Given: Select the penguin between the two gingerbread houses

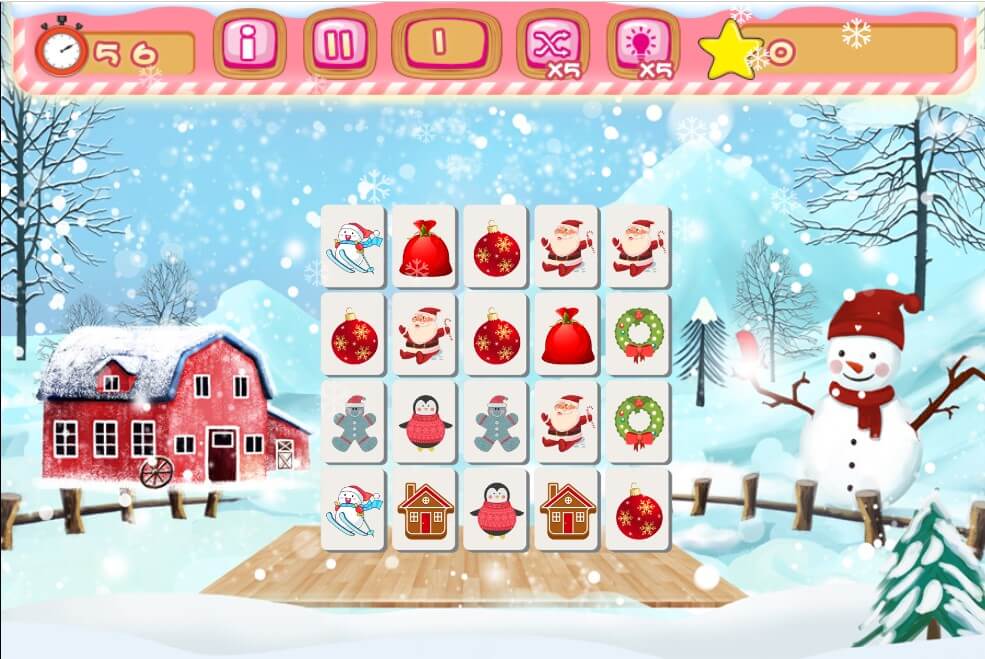Looking at the screenshot, I should coord(497,509).
